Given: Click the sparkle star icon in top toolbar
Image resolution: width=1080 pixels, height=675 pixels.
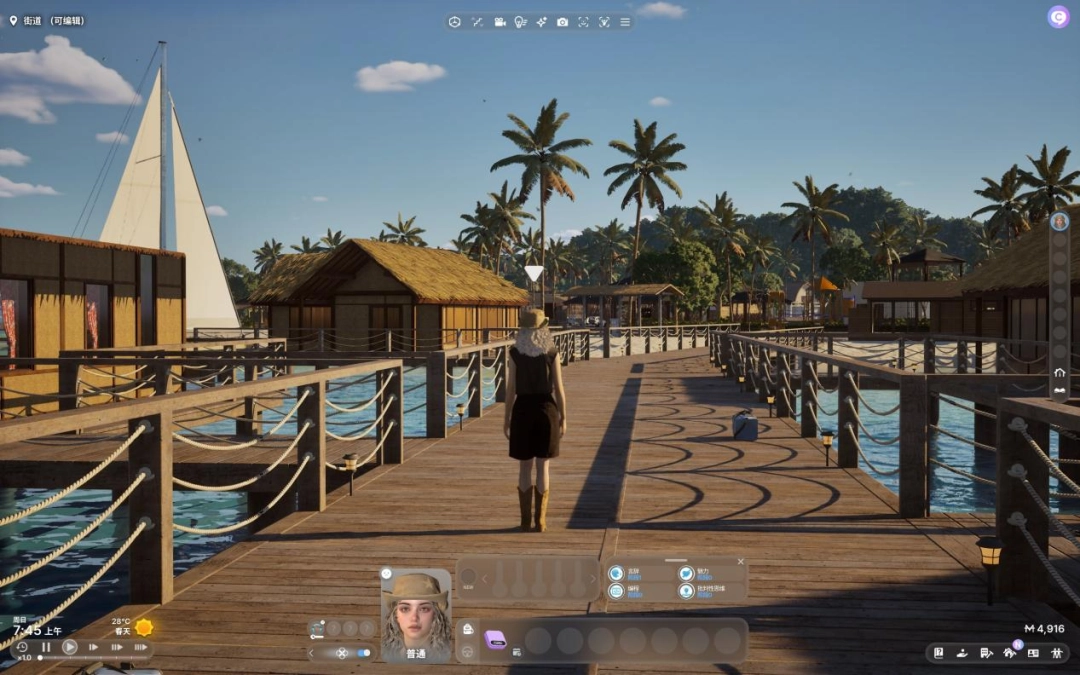Looking at the screenshot, I should point(541,22).
